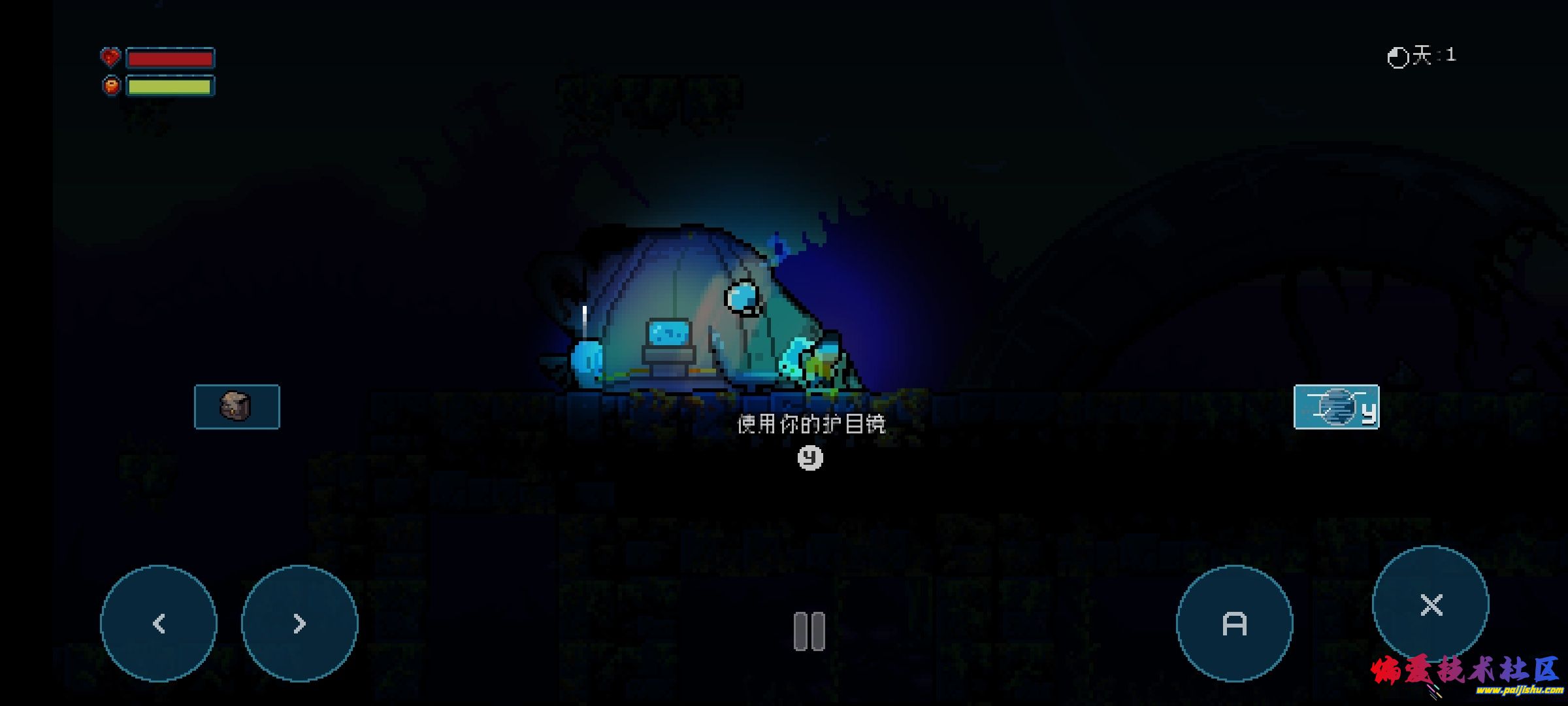Pause the game with the pause button

(809, 631)
